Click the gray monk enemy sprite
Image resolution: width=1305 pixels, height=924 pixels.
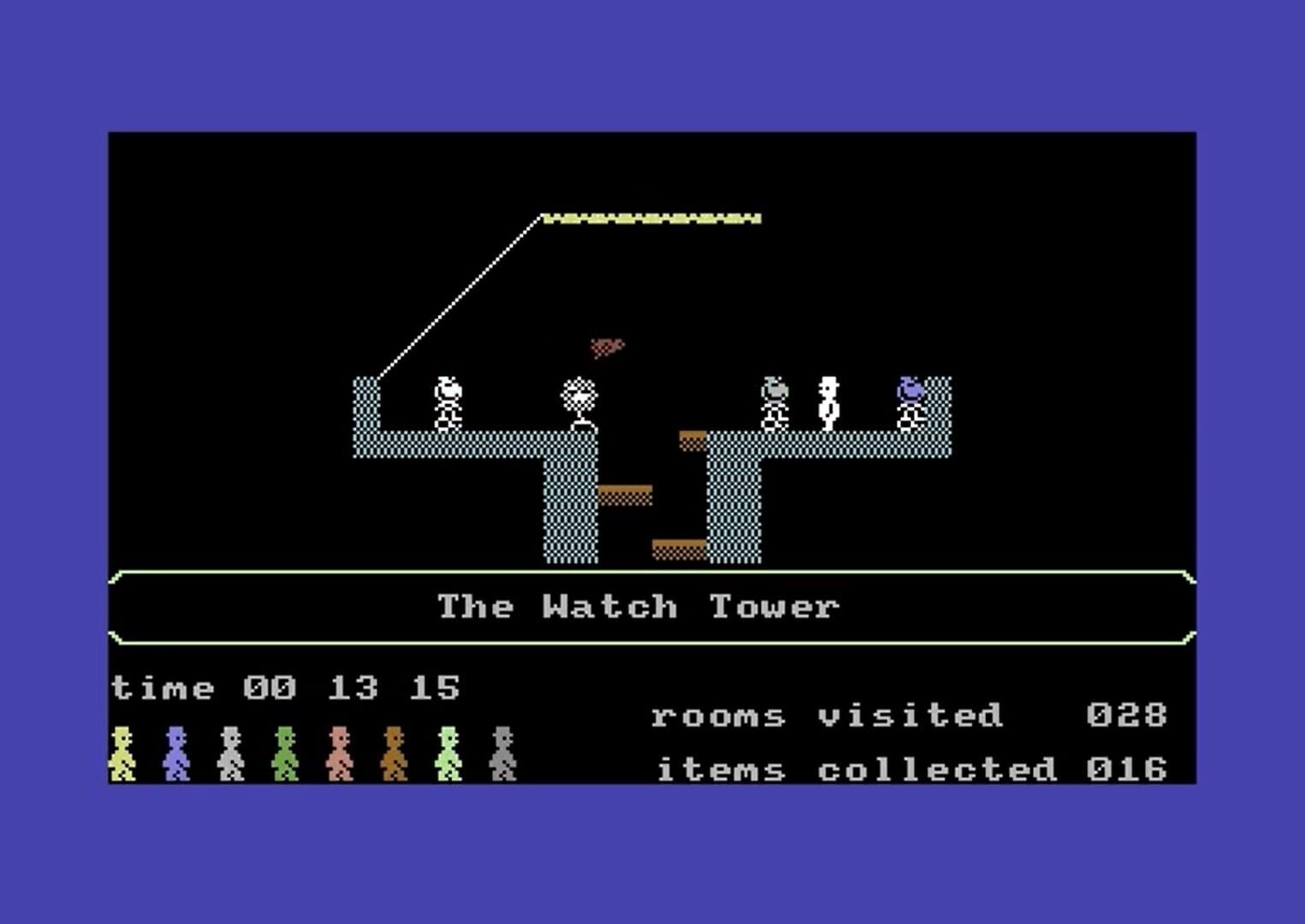774,402
